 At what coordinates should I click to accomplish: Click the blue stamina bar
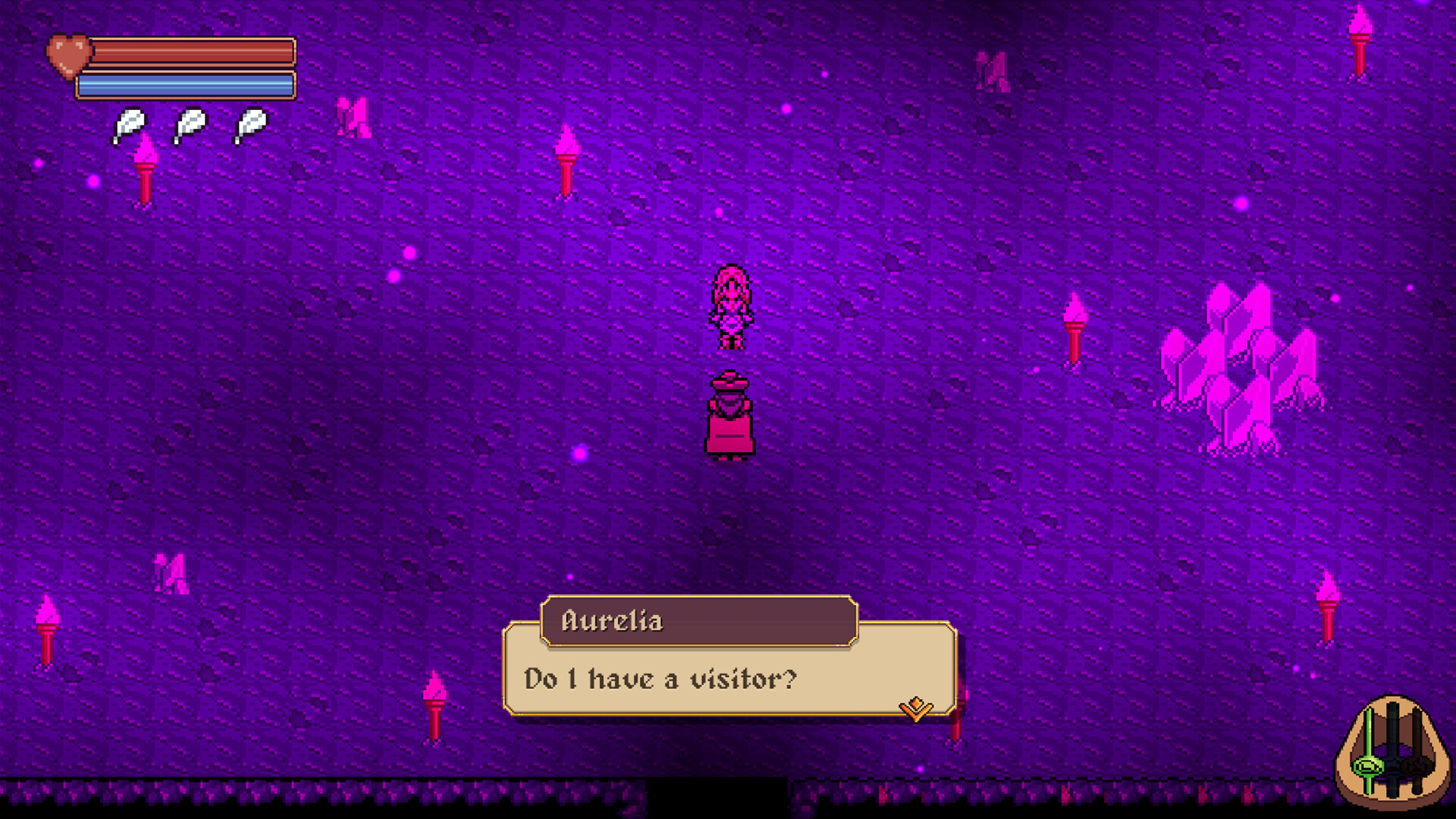(190, 86)
